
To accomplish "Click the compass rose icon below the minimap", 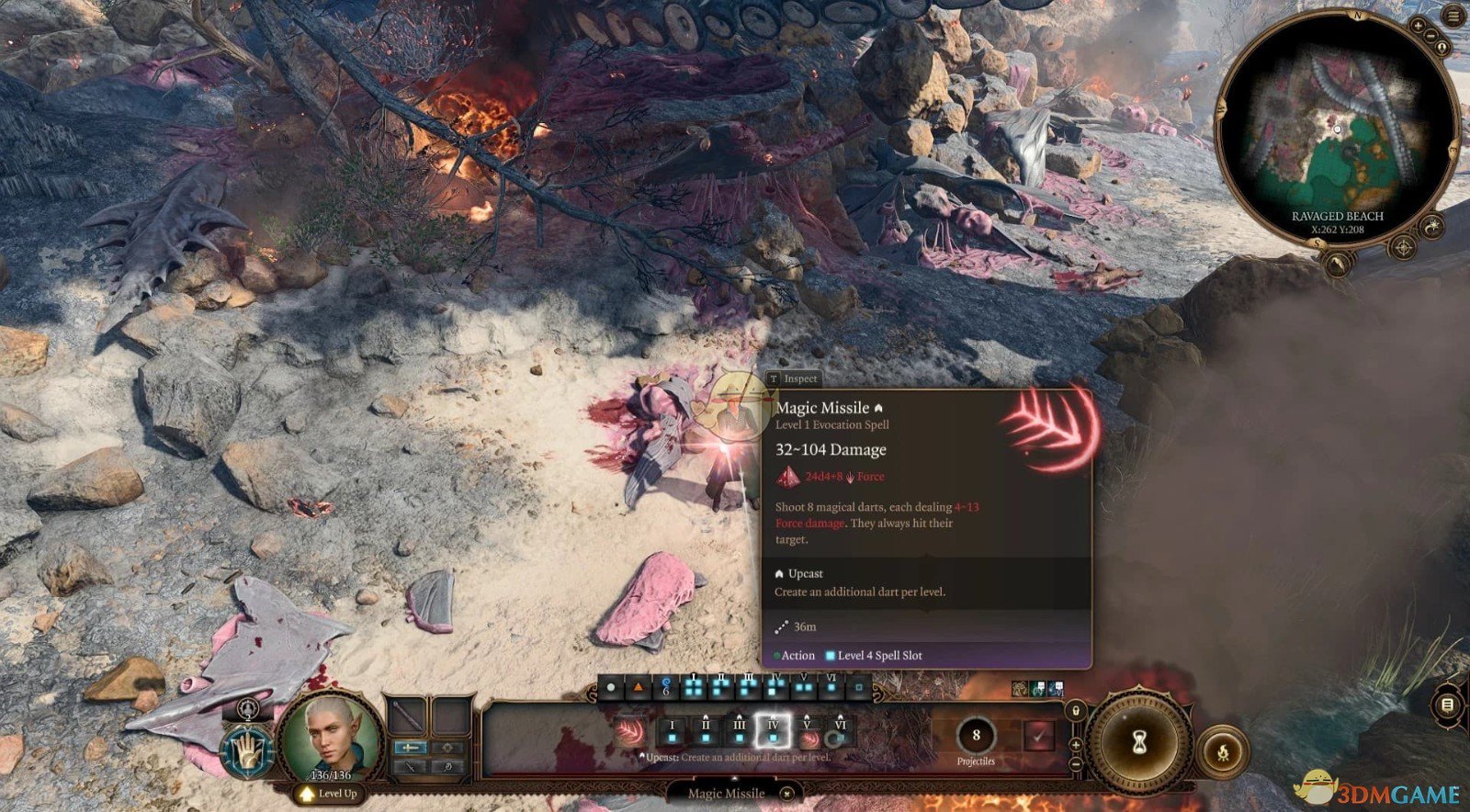I will pyautogui.click(x=1403, y=247).
